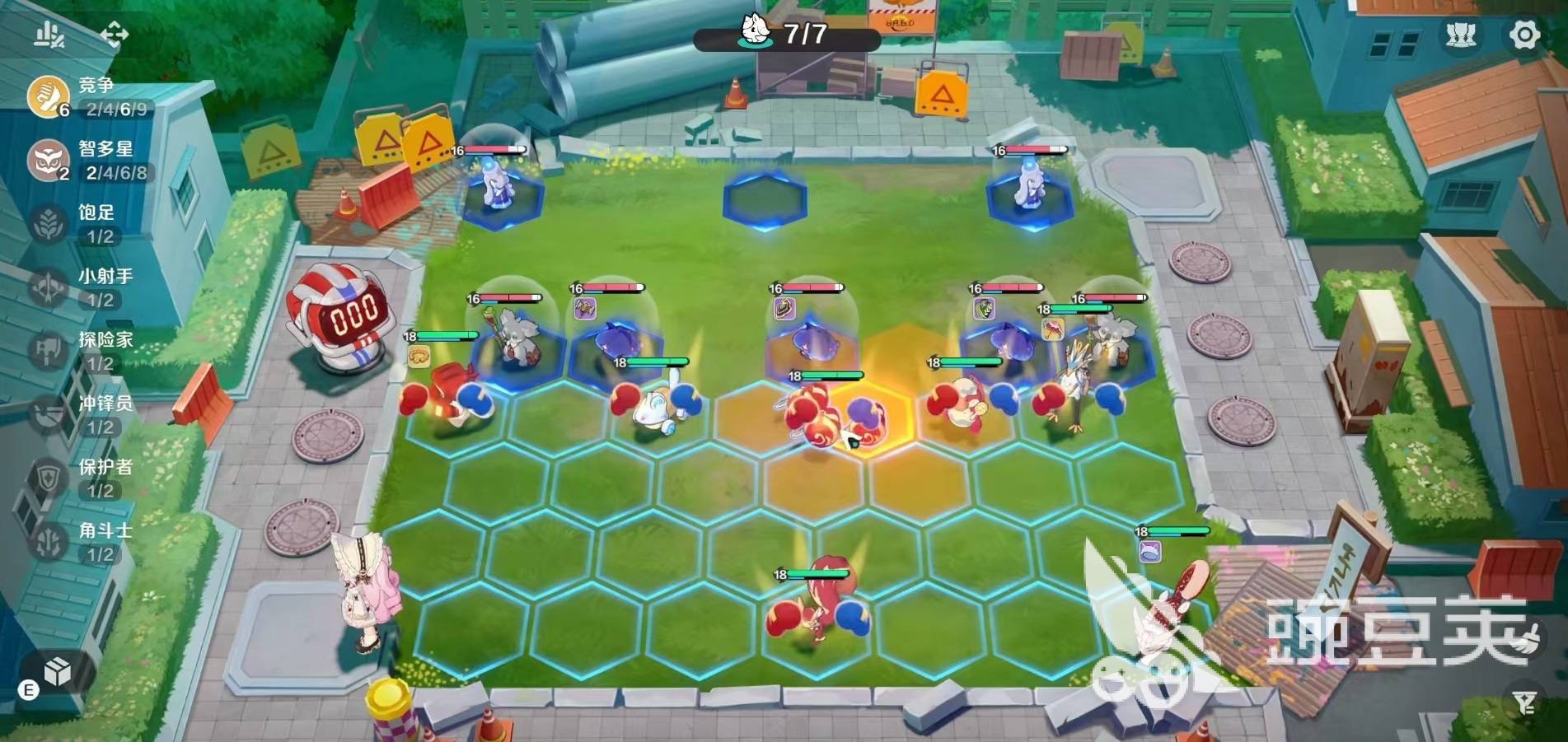
Task: View the 小射手 synergy details
Action: [x=49, y=287]
